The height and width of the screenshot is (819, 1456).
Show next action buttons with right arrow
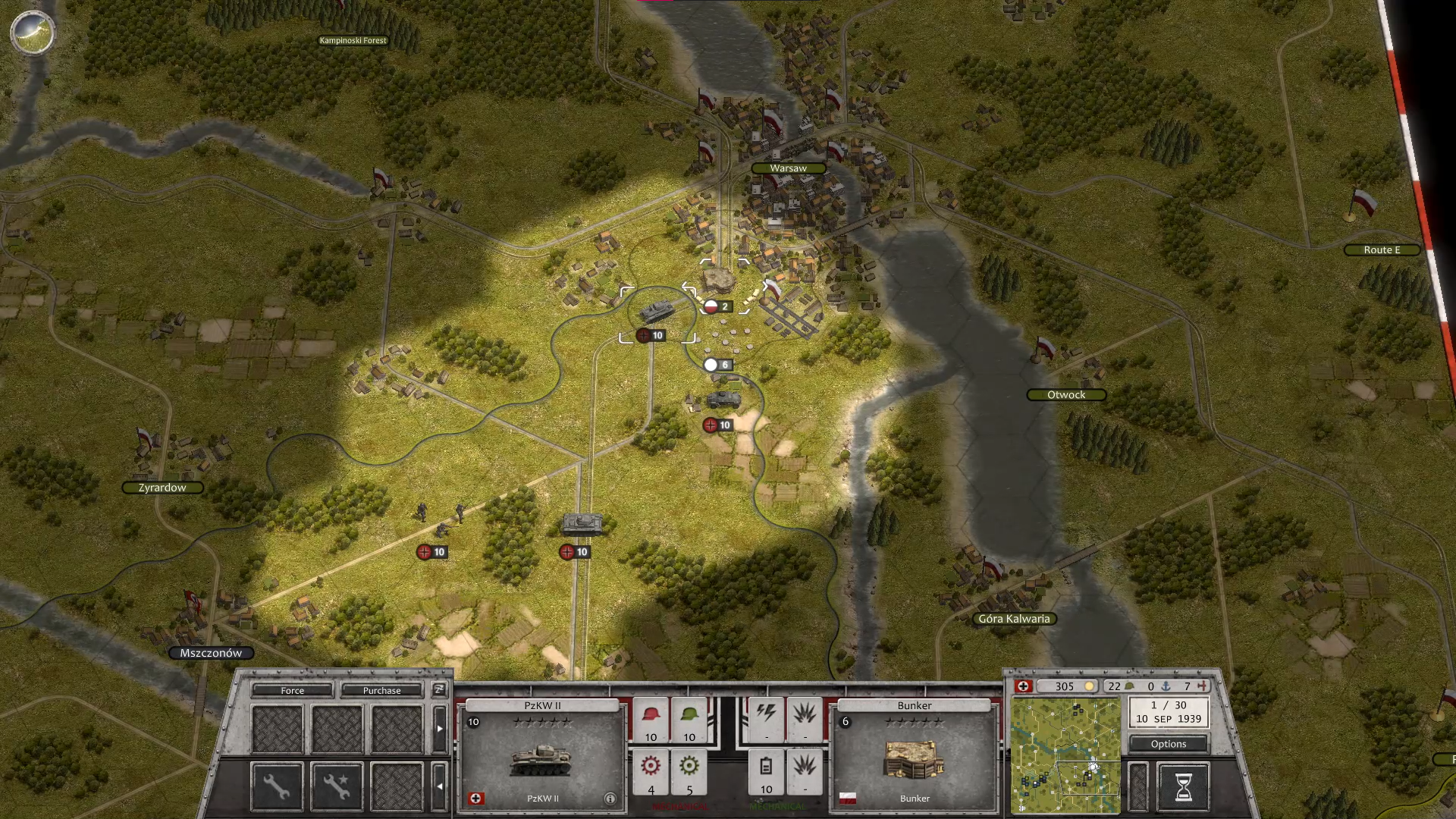tap(439, 728)
